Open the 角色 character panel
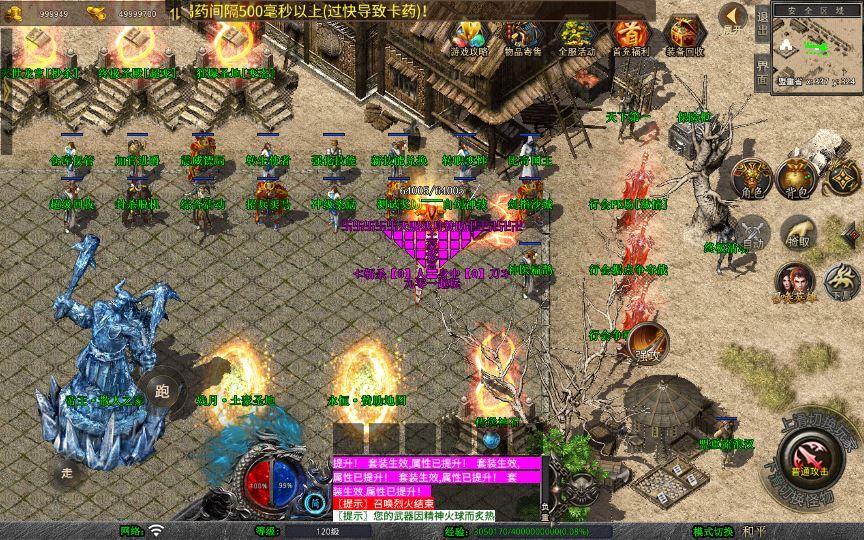The width and height of the screenshot is (864, 540). tap(752, 177)
